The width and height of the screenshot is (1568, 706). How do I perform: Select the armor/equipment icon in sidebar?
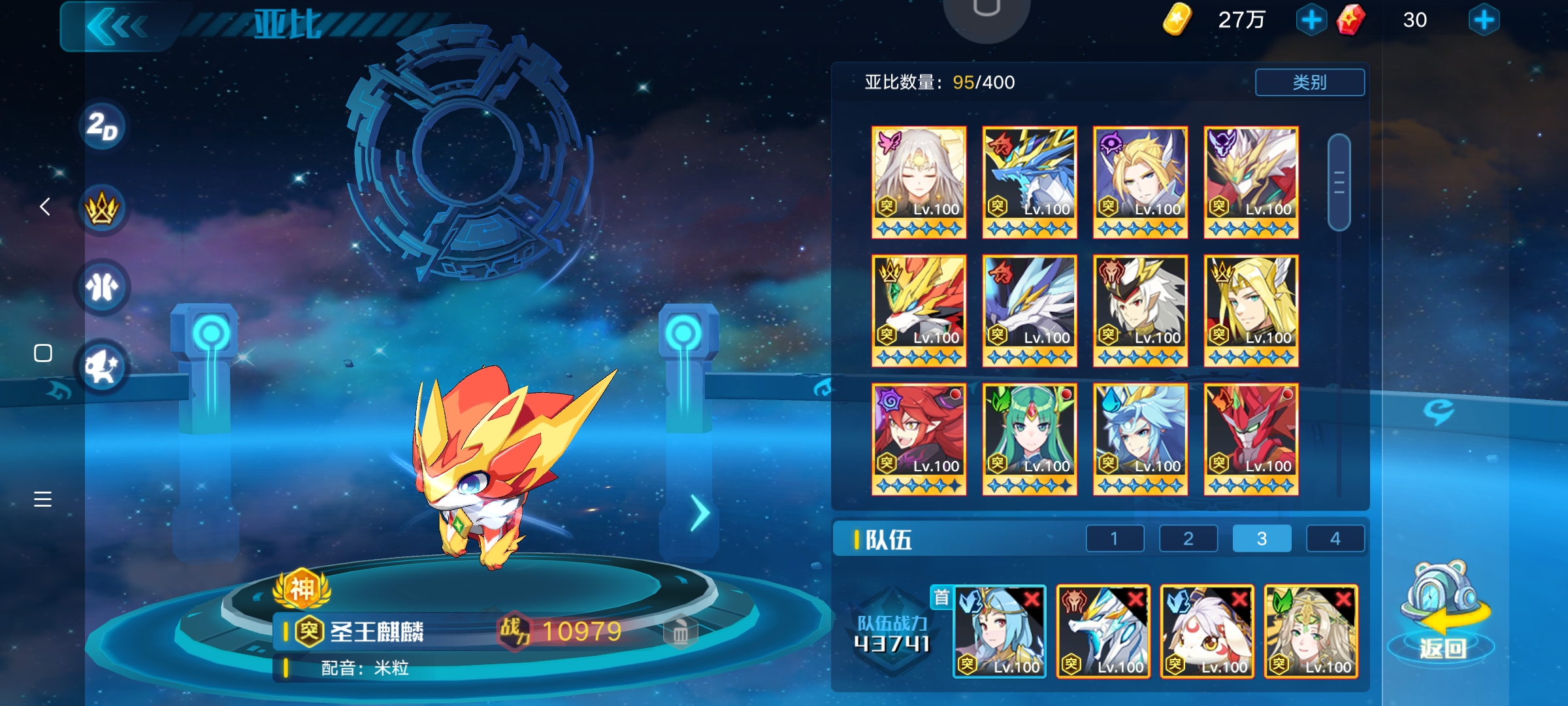coord(101,286)
